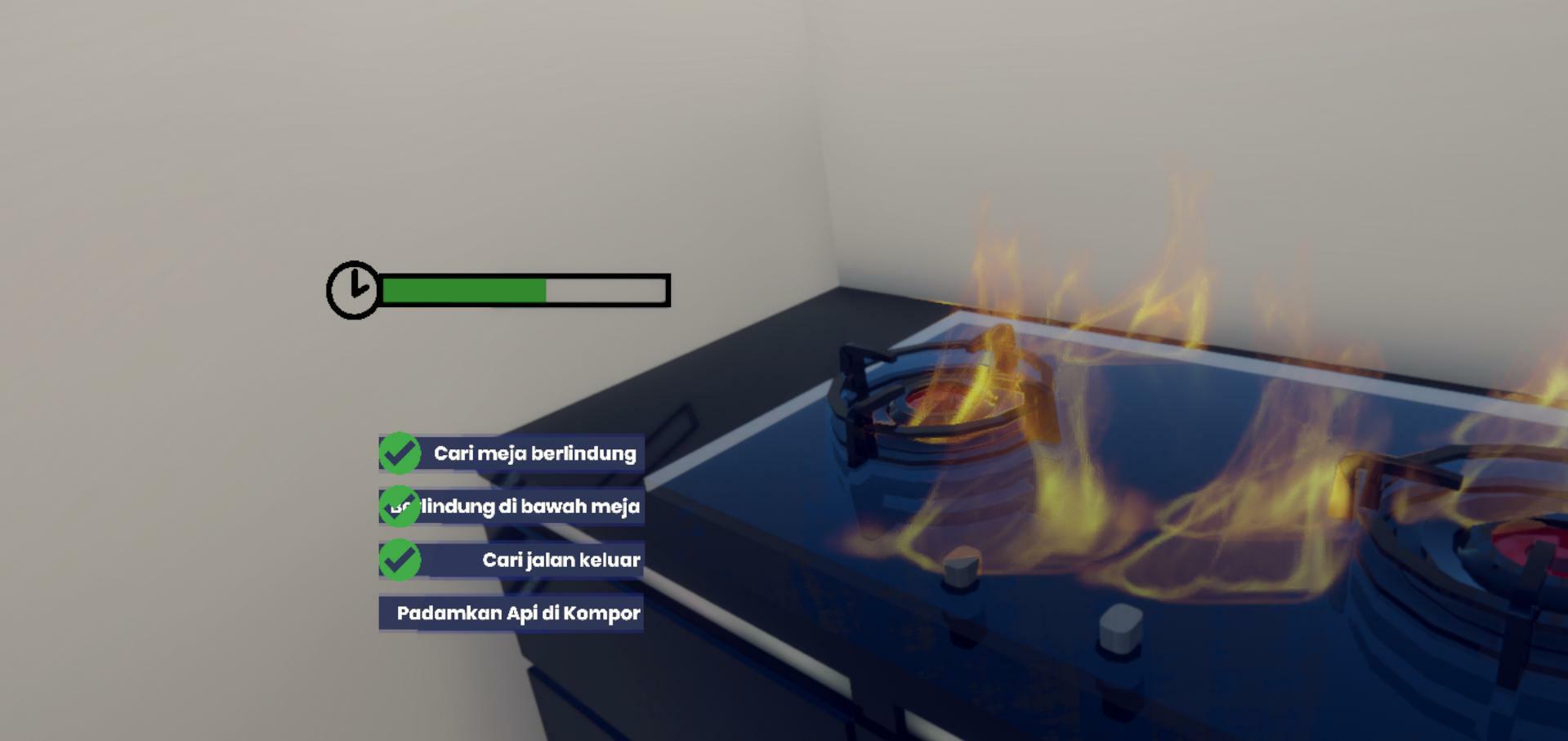The image size is (1568, 741).
Task: Expand the objectives checklist panel
Action: coord(511,531)
